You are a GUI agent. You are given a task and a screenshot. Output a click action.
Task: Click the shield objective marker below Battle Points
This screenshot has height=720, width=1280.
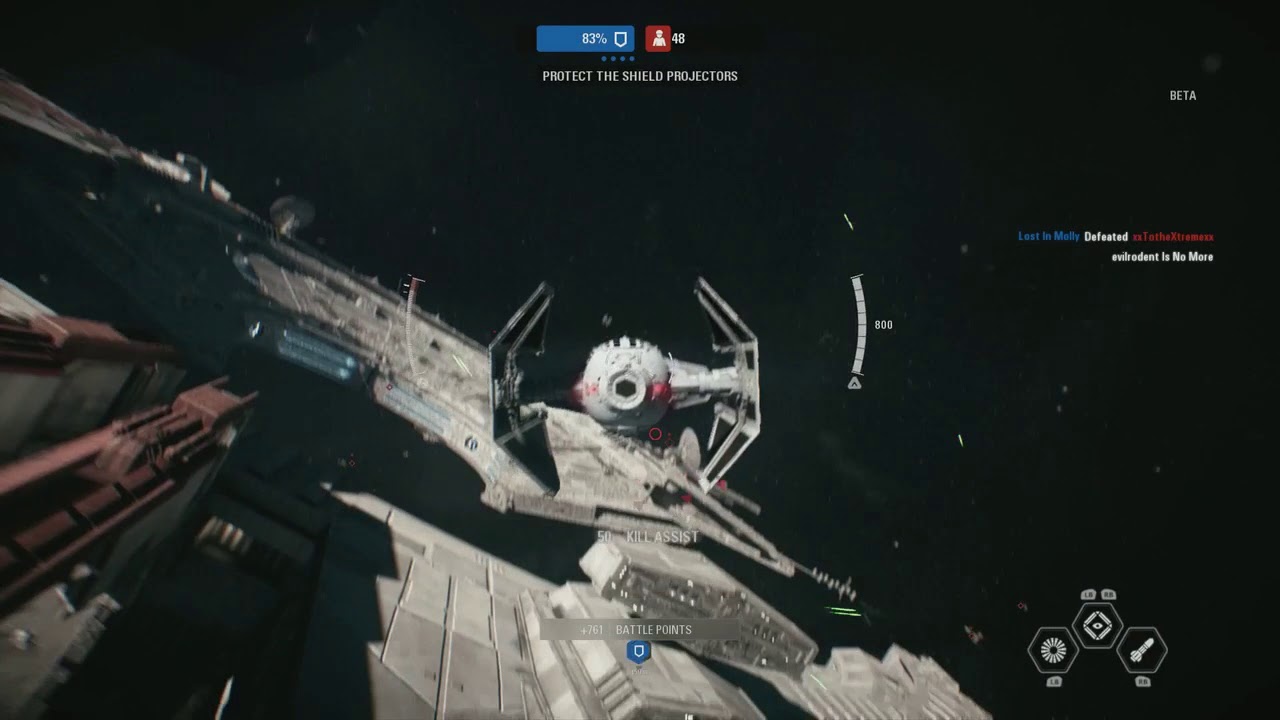click(x=638, y=652)
